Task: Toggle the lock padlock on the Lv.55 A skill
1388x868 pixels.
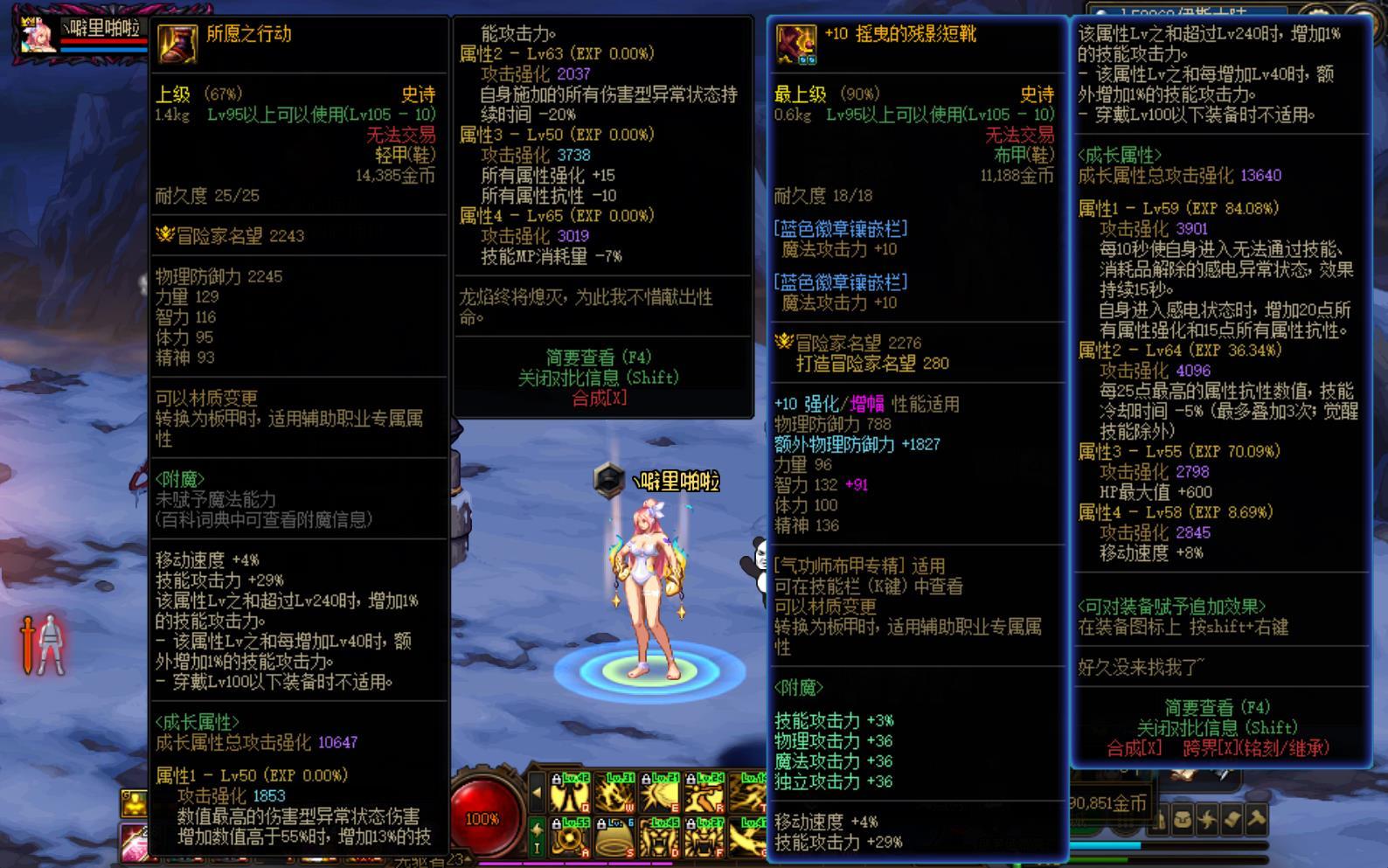Action: pos(557,823)
